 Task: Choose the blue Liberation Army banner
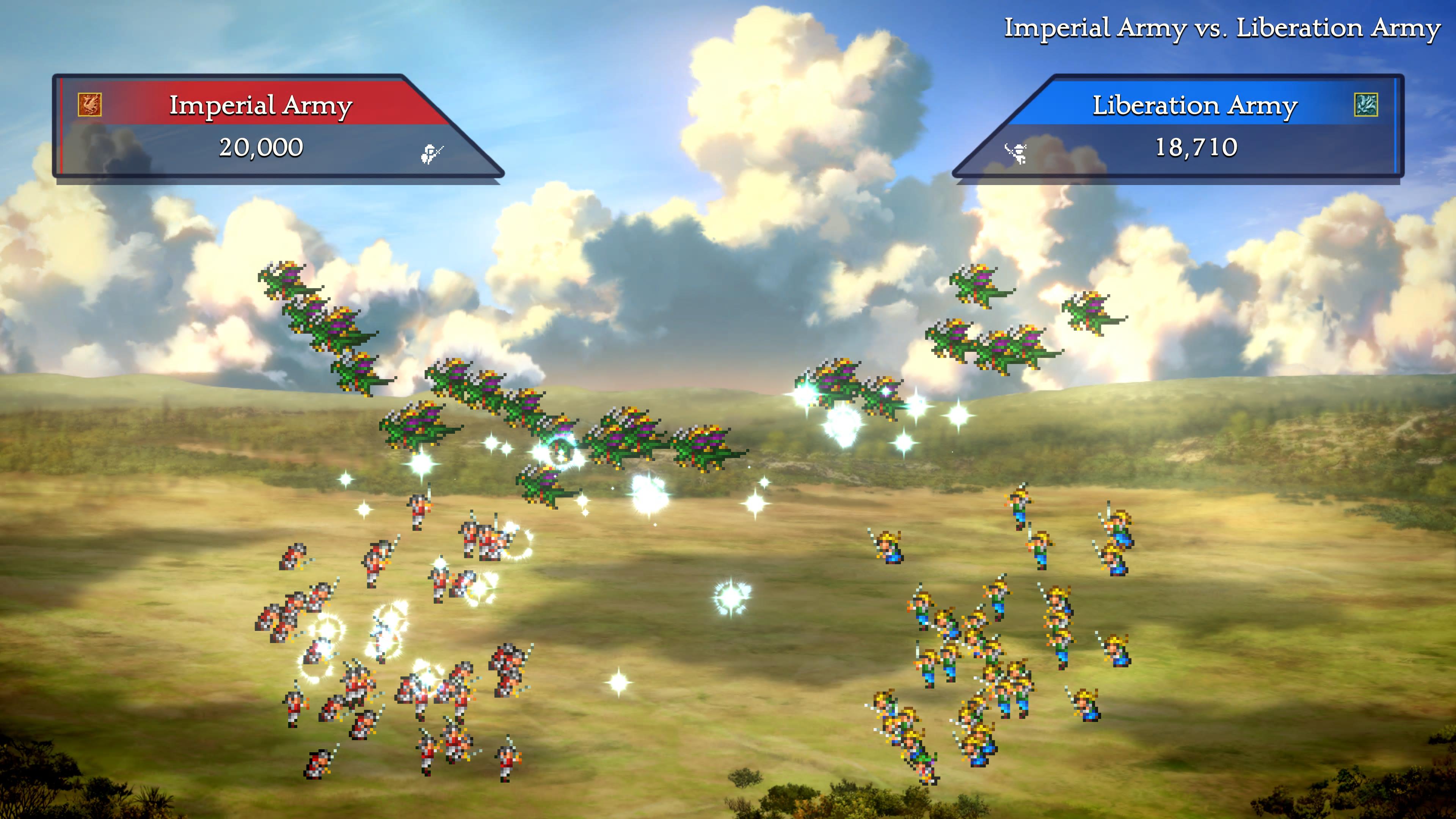1194,105
